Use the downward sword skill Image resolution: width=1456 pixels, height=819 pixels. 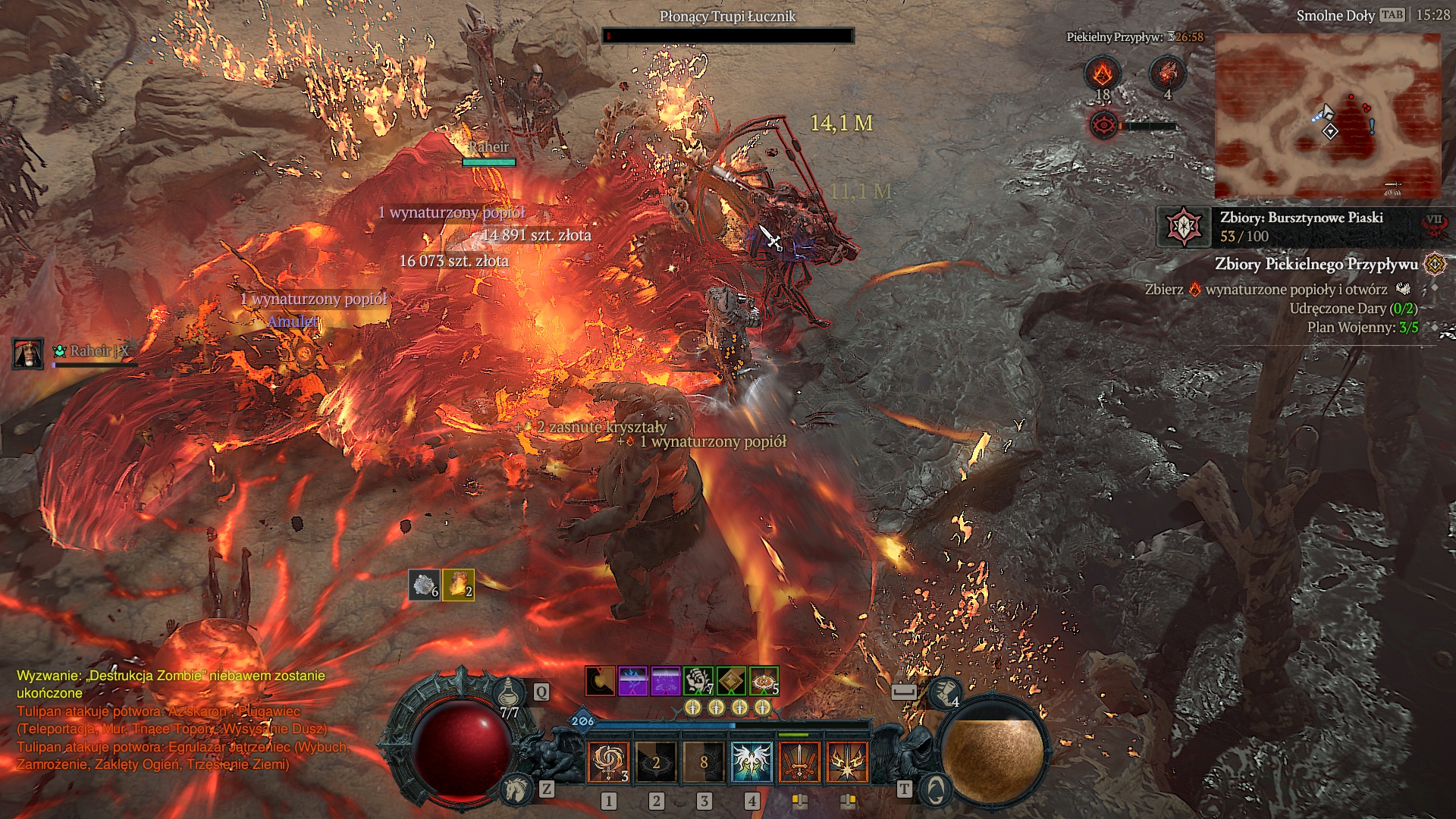coord(799,762)
